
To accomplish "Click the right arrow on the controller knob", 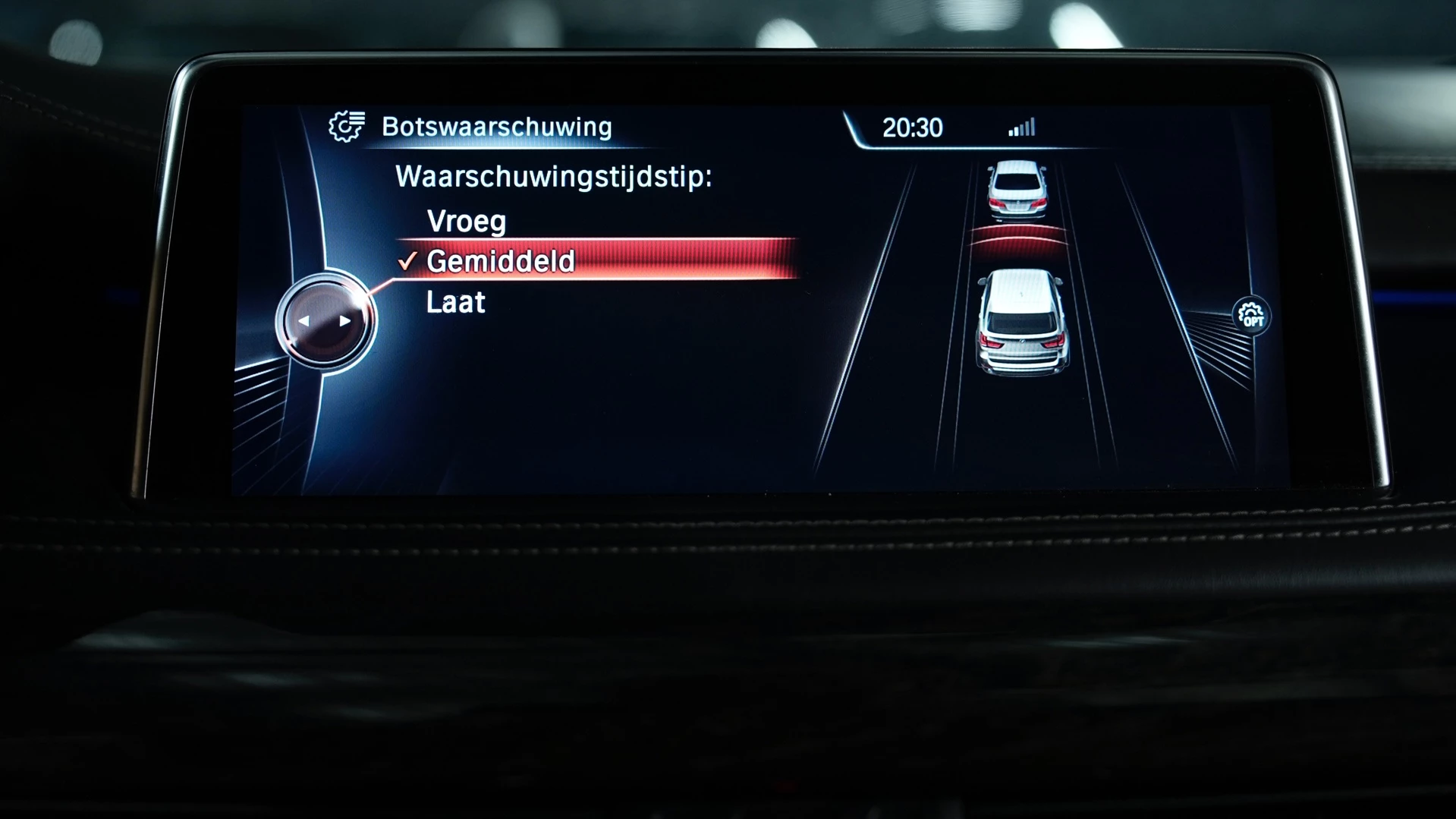I will click(345, 321).
